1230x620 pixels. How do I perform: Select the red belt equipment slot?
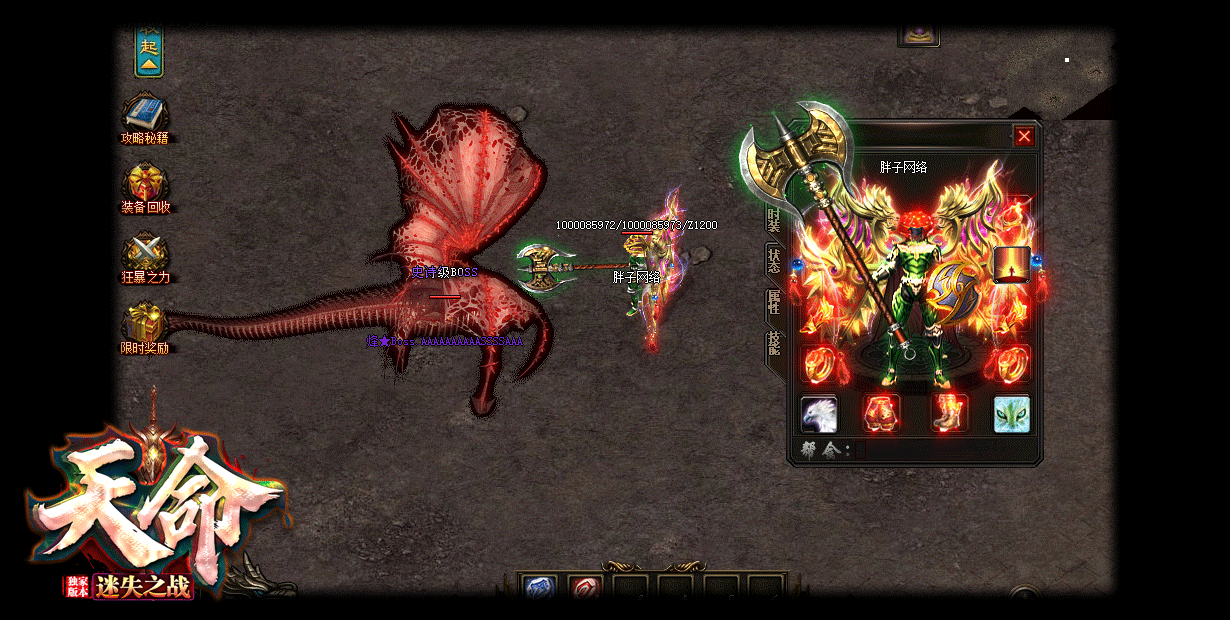click(881, 414)
